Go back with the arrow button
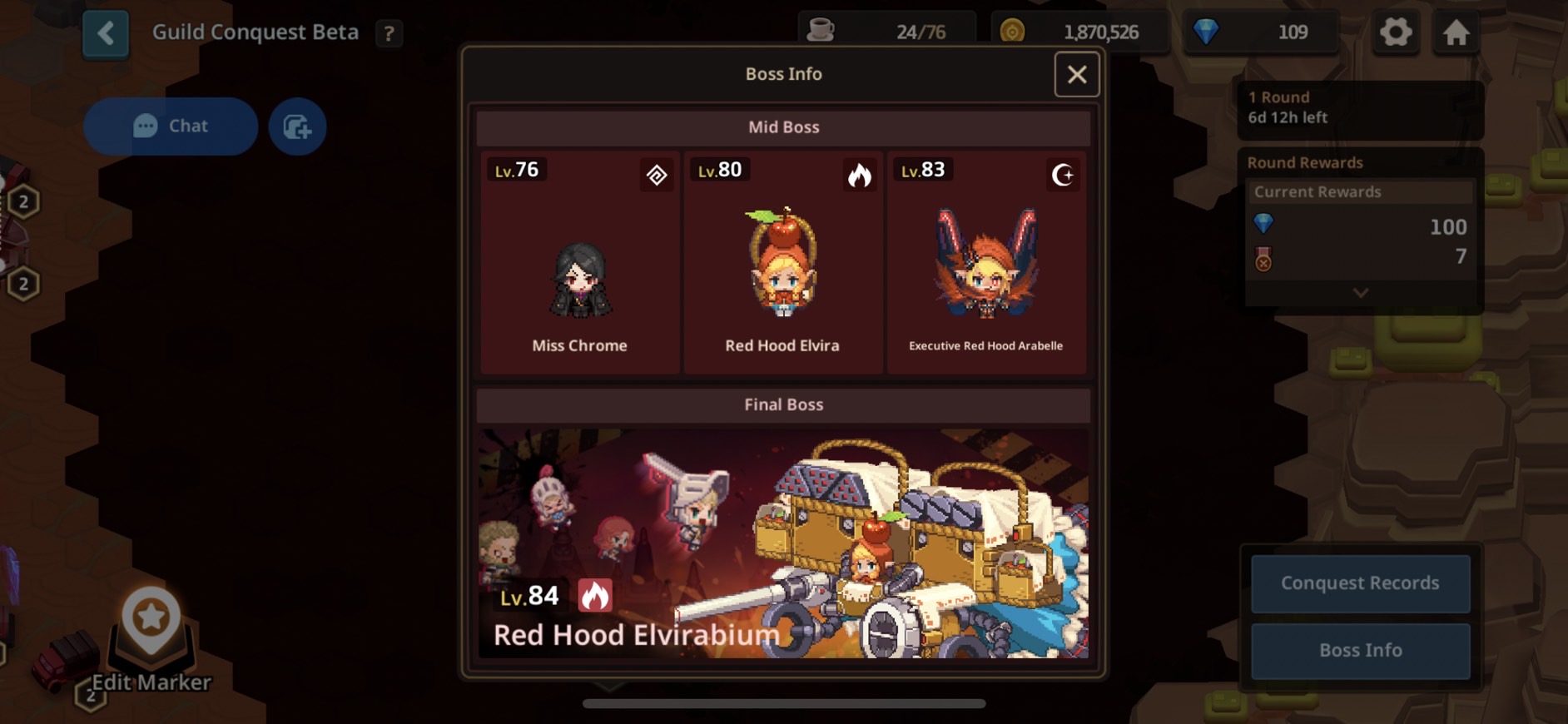 (x=106, y=33)
